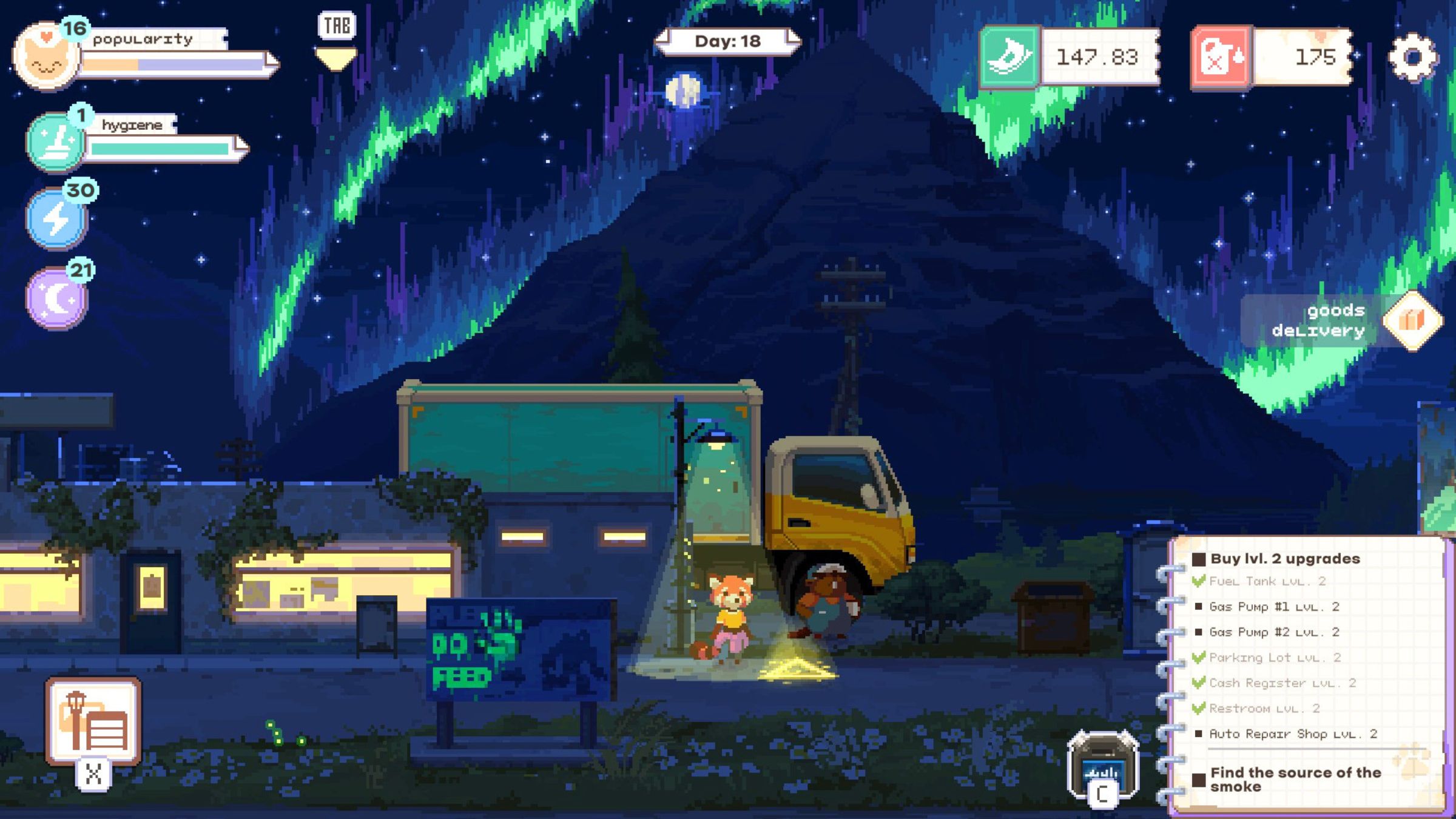Open the settings gear icon
This screenshot has height=819, width=1456.
pos(1413,57)
